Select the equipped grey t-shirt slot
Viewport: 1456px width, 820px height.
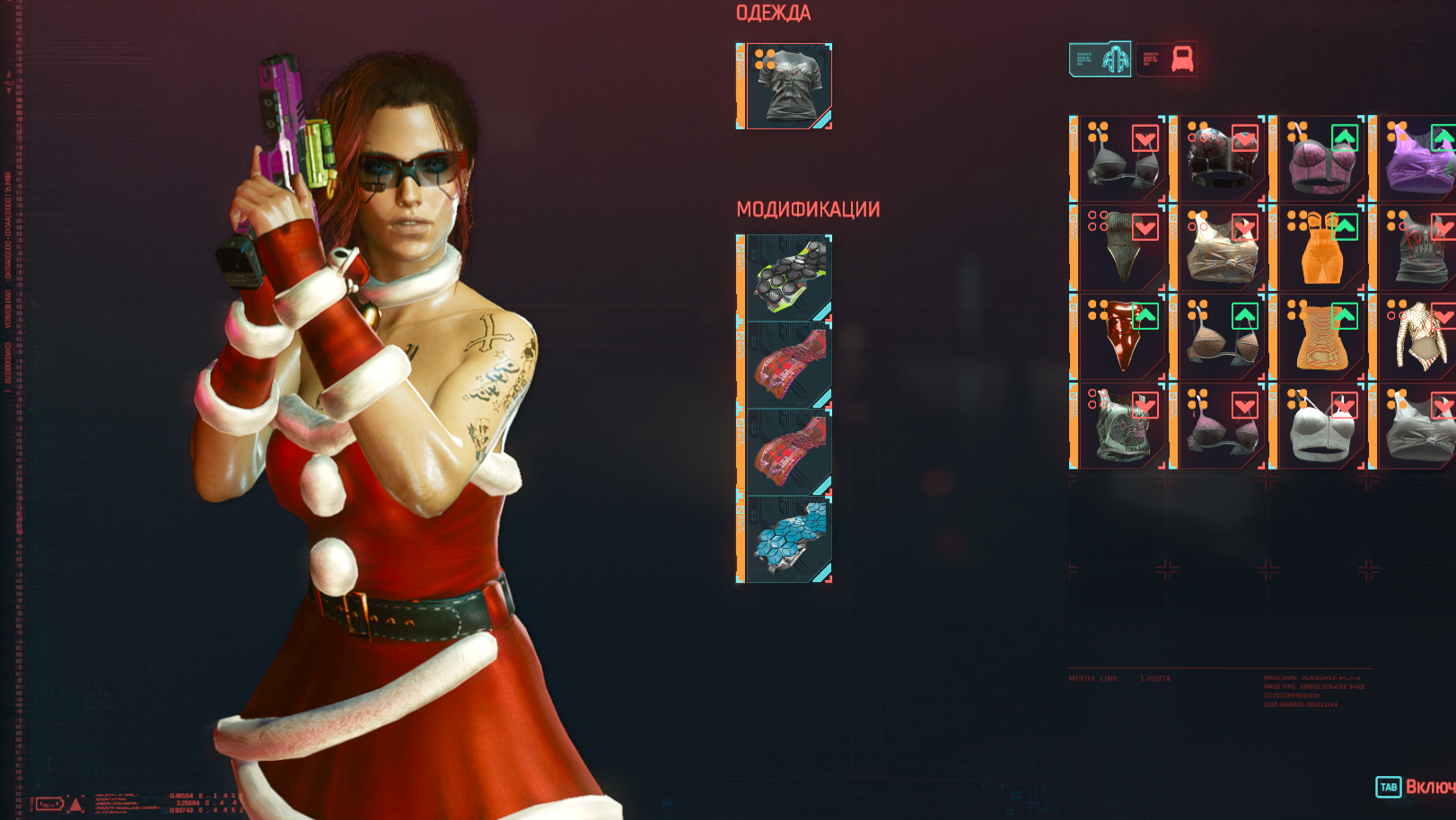[x=788, y=86]
